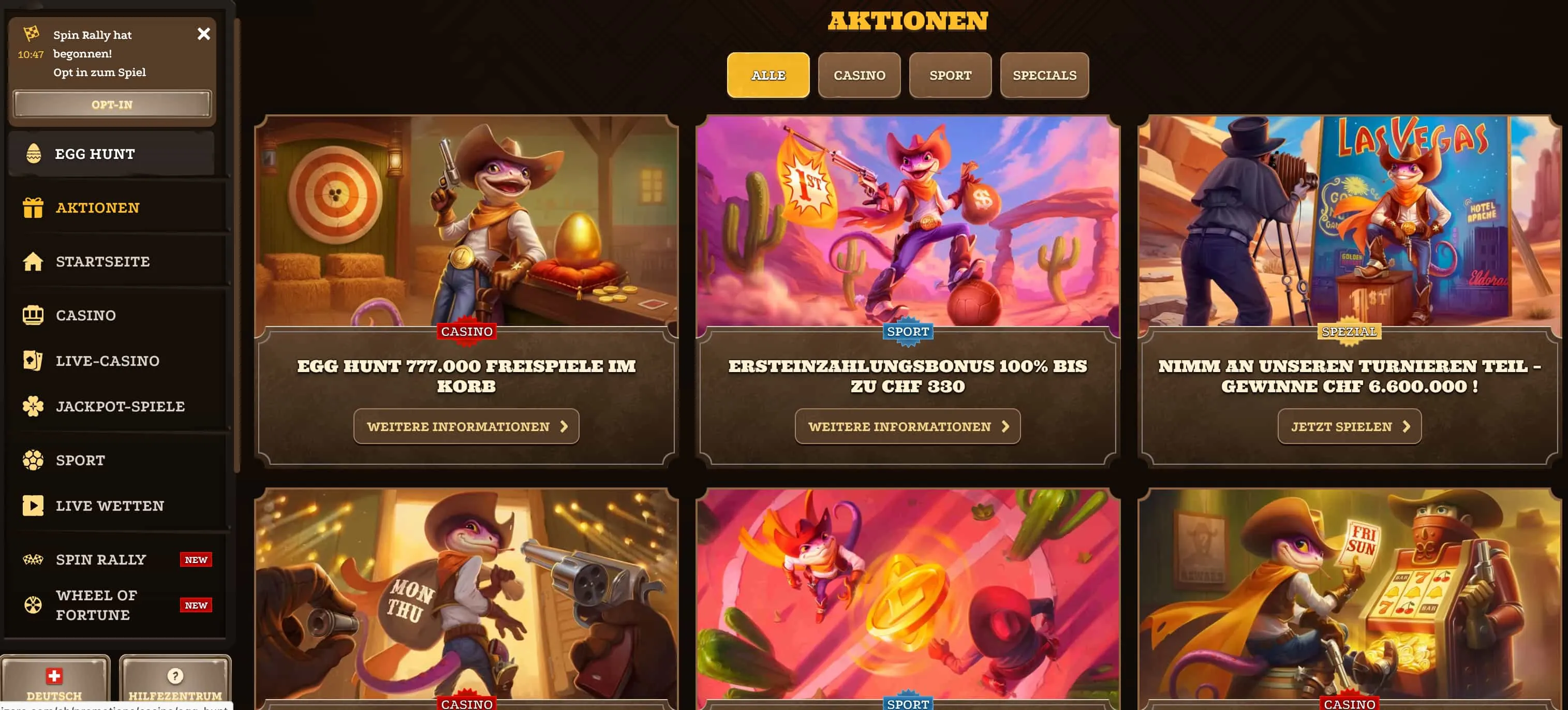Open Casino from the slot machine icon
The height and width of the screenshot is (710, 1568).
(x=33, y=315)
